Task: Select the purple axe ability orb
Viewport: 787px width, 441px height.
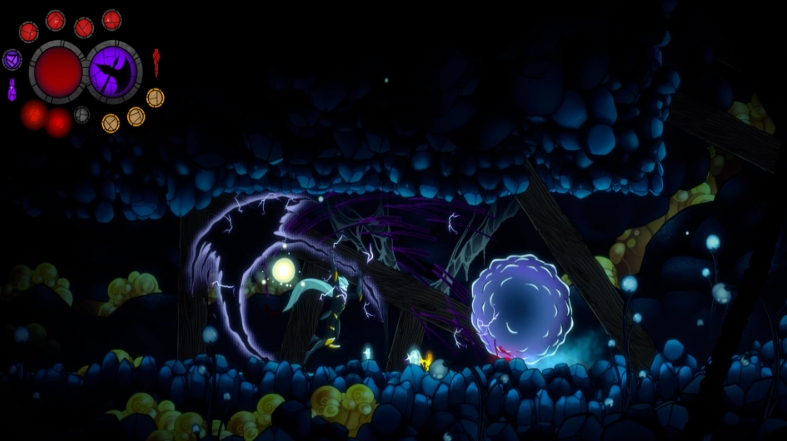Action: [x=114, y=72]
